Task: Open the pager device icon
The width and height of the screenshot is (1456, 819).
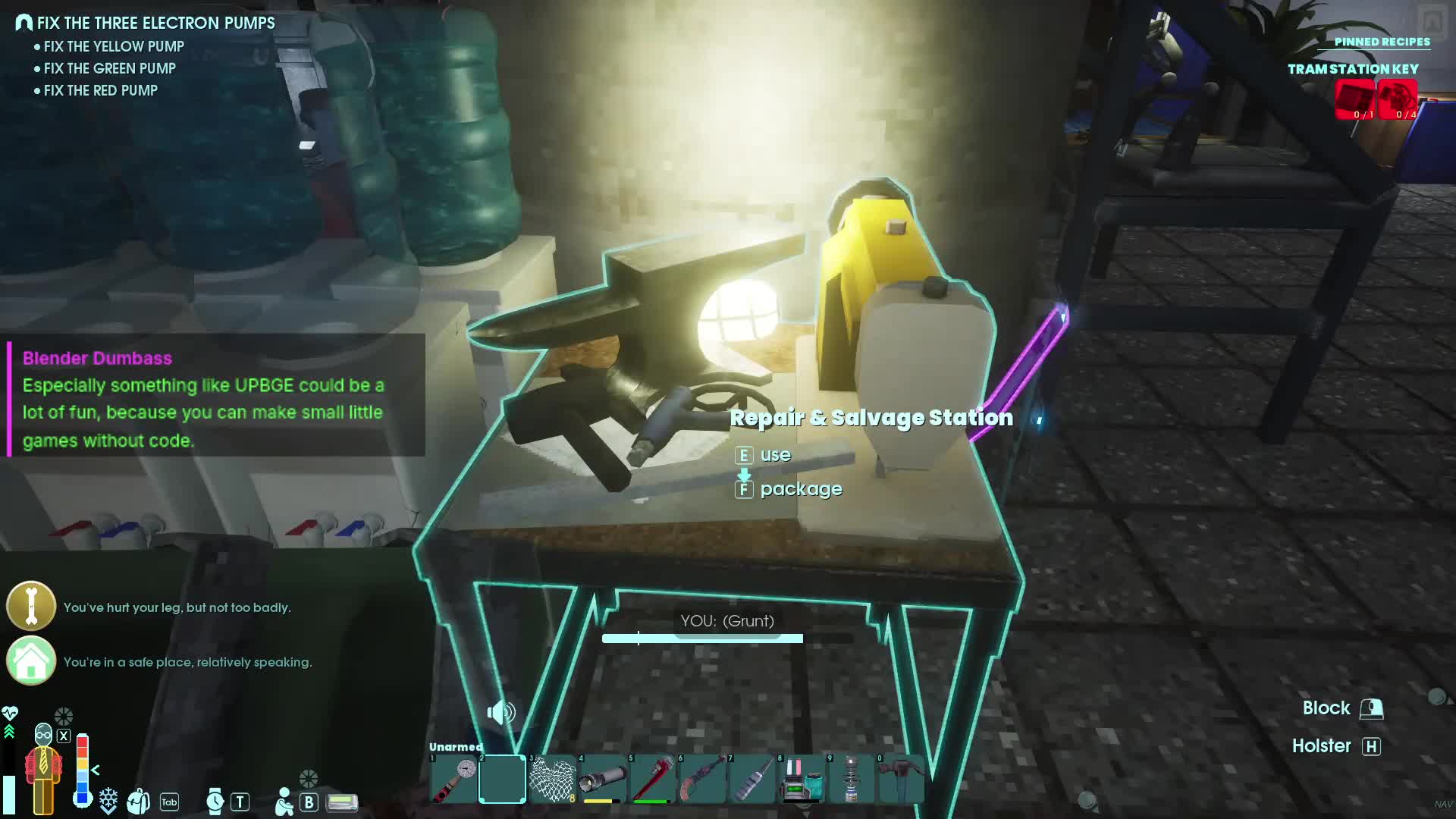Action: click(x=342, y=802)
